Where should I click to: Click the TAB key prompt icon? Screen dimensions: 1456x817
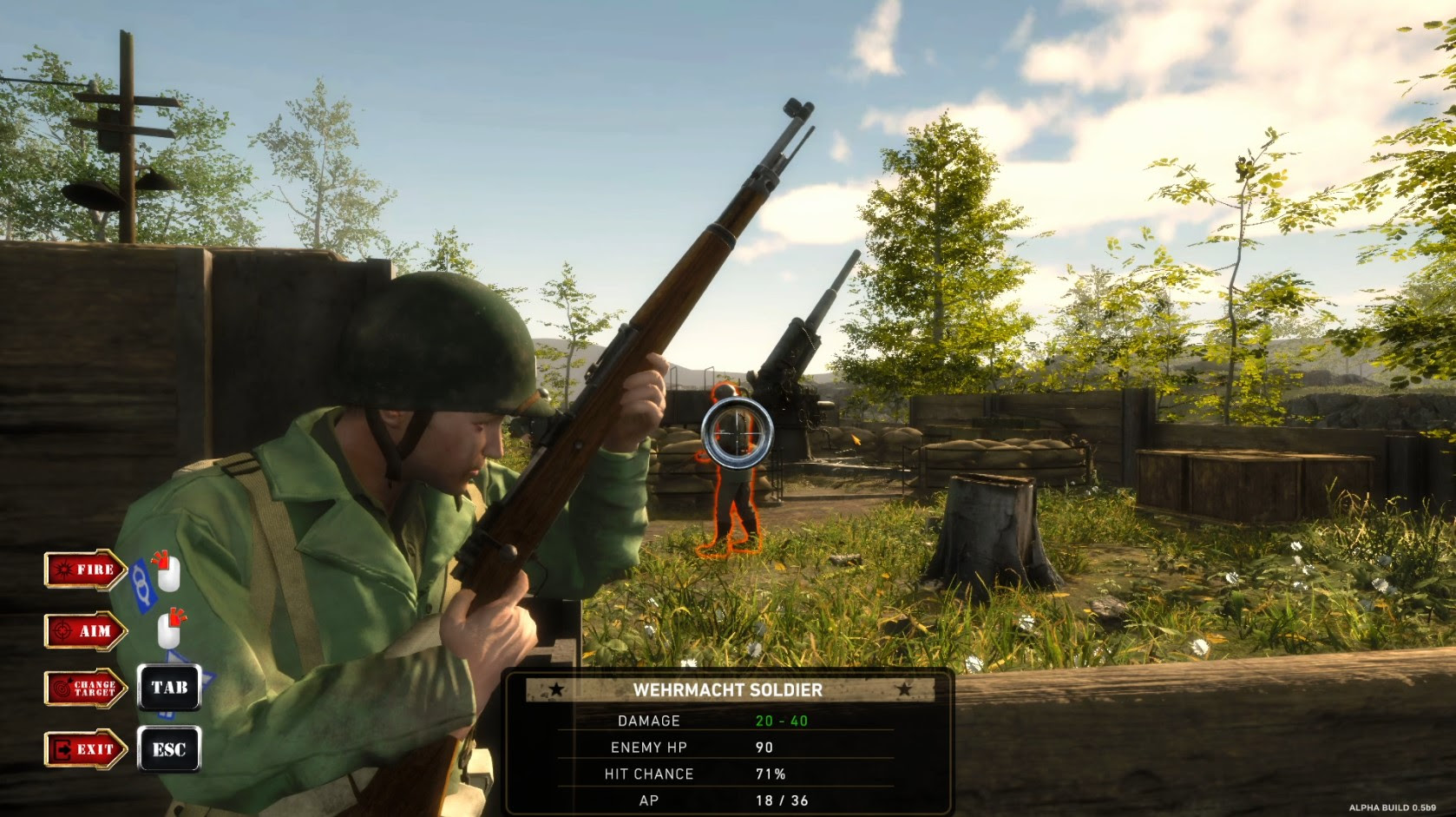[x=170, y=689]
